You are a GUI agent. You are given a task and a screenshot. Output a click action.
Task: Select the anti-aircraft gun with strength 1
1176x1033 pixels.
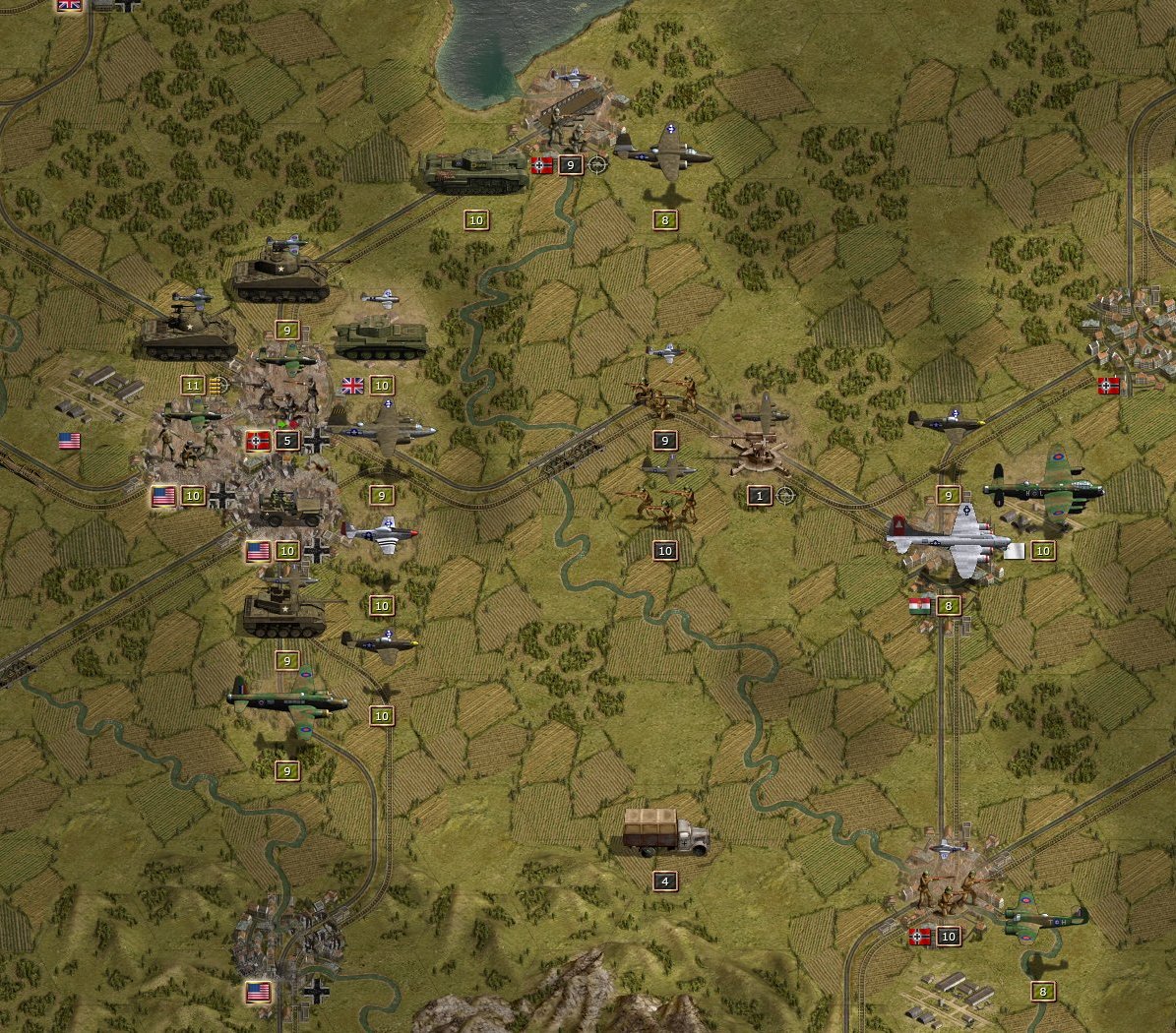pyautogui.click(x=760, y=450)
